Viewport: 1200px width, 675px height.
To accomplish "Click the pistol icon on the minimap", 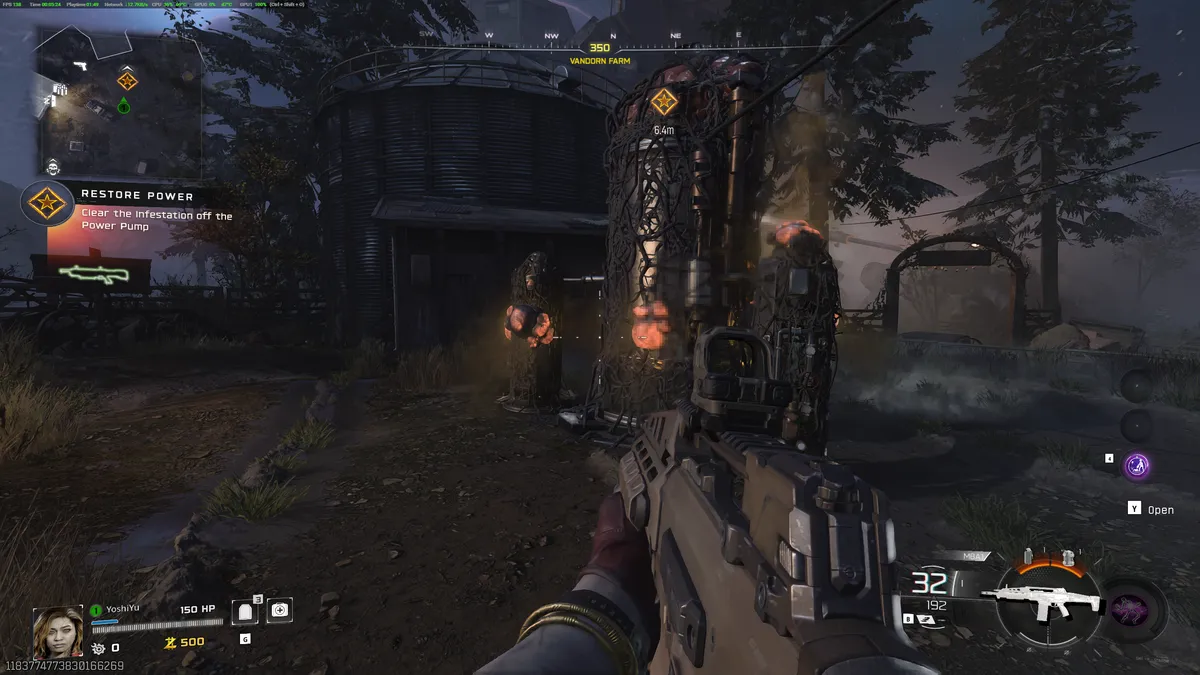I will (78, 66).
